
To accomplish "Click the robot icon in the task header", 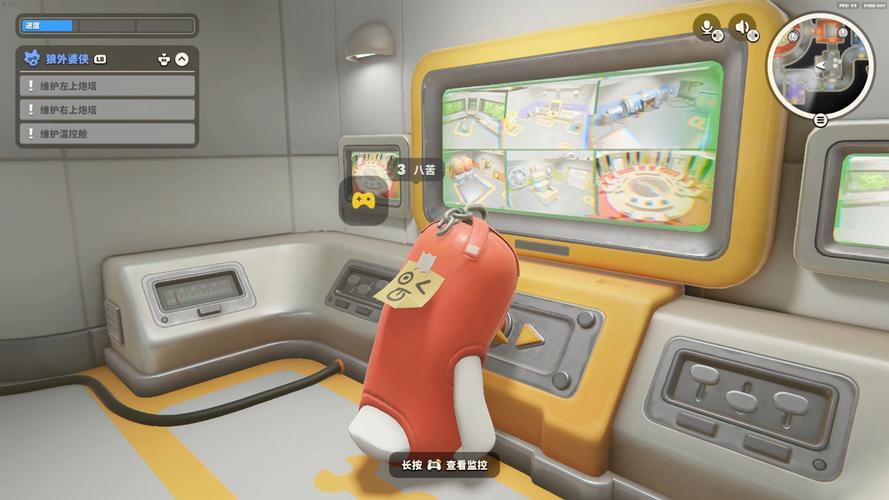I will coord(164,60).
